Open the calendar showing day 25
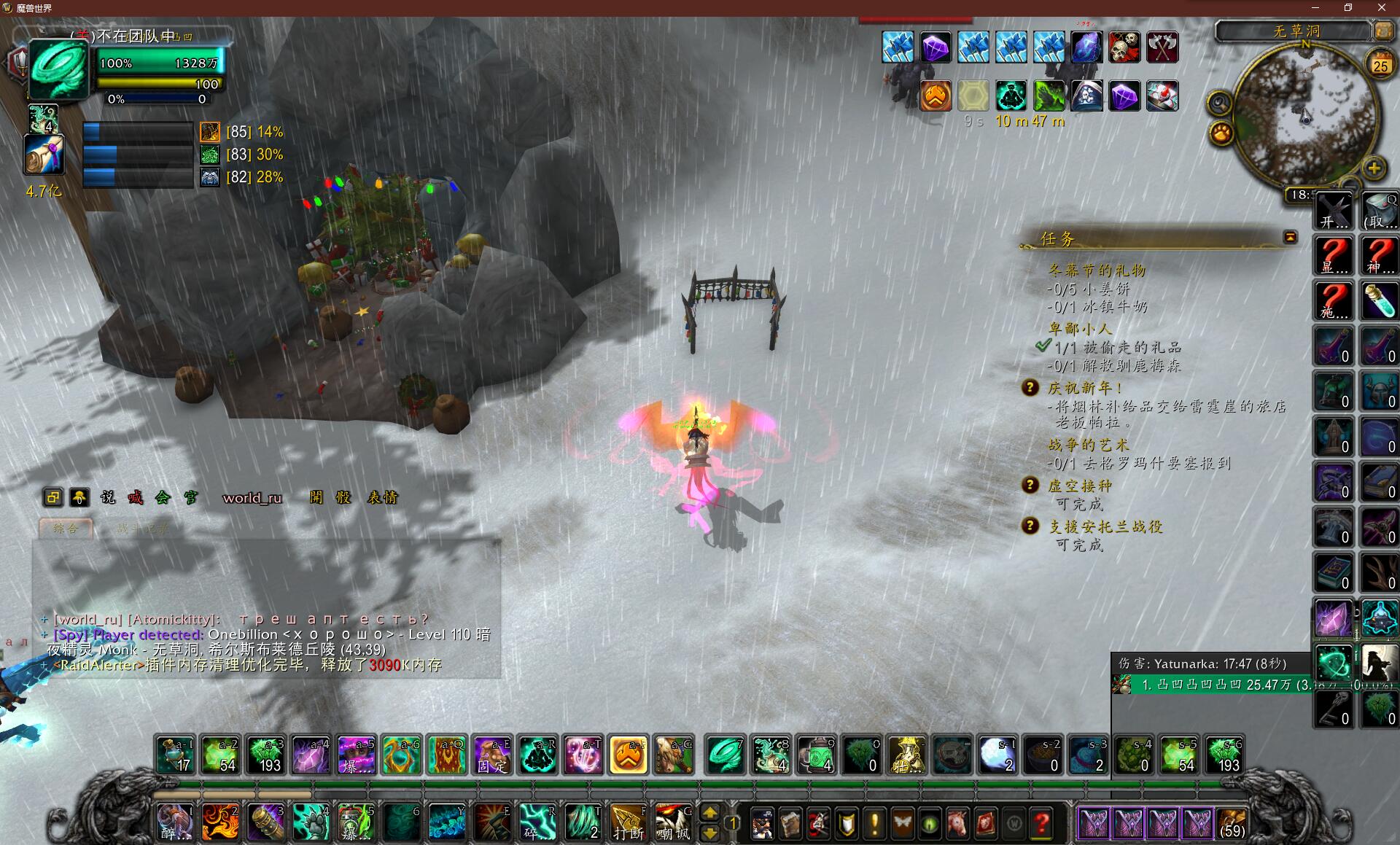The height and width of the screenshot is (845, 1400). (1380, 65)
